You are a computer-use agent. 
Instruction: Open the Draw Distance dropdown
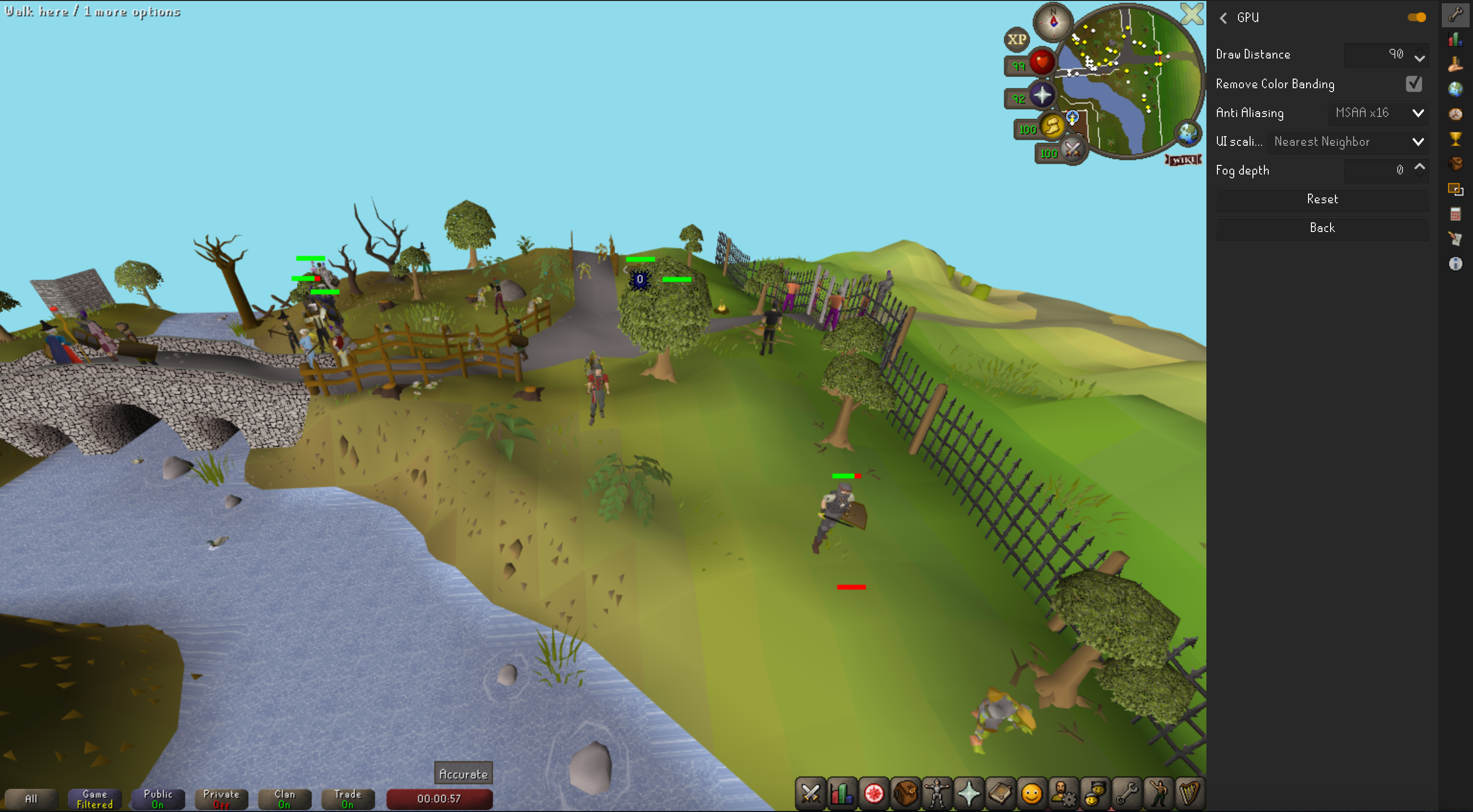pyautogui.click(x=1419, y=55)
